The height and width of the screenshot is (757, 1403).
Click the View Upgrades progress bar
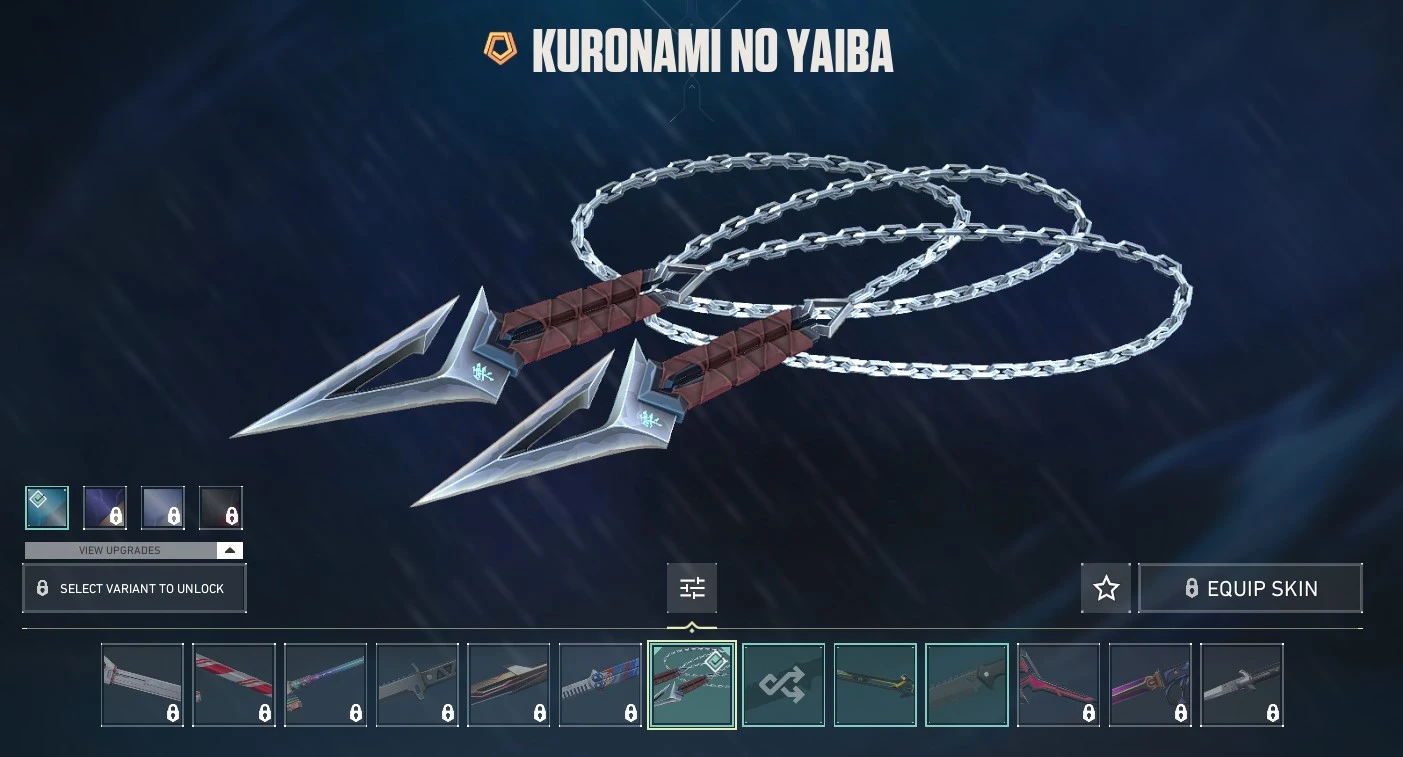click(x=120, y=550)
